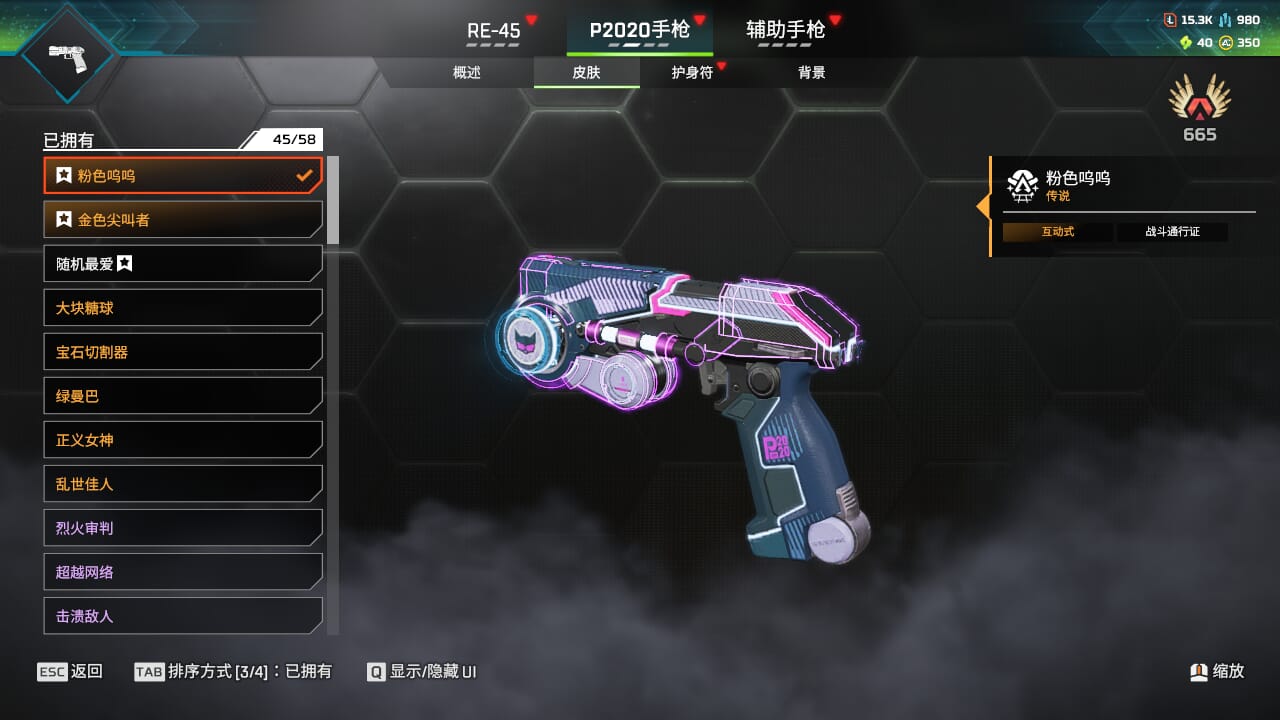The width and height of the screenshot is (1280, 720).
Task: Open the 辅助手枪 weapon tab
Action: click(786, 30)
